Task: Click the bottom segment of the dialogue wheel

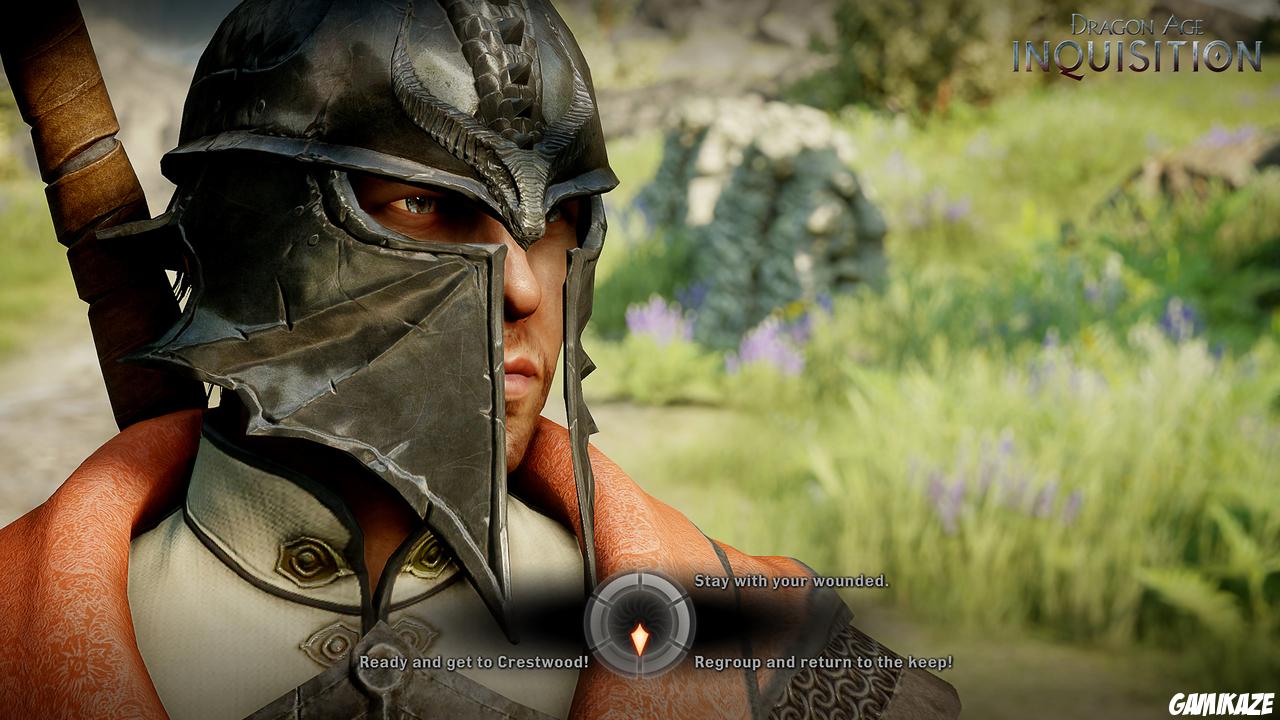Action: coord(640,664)
